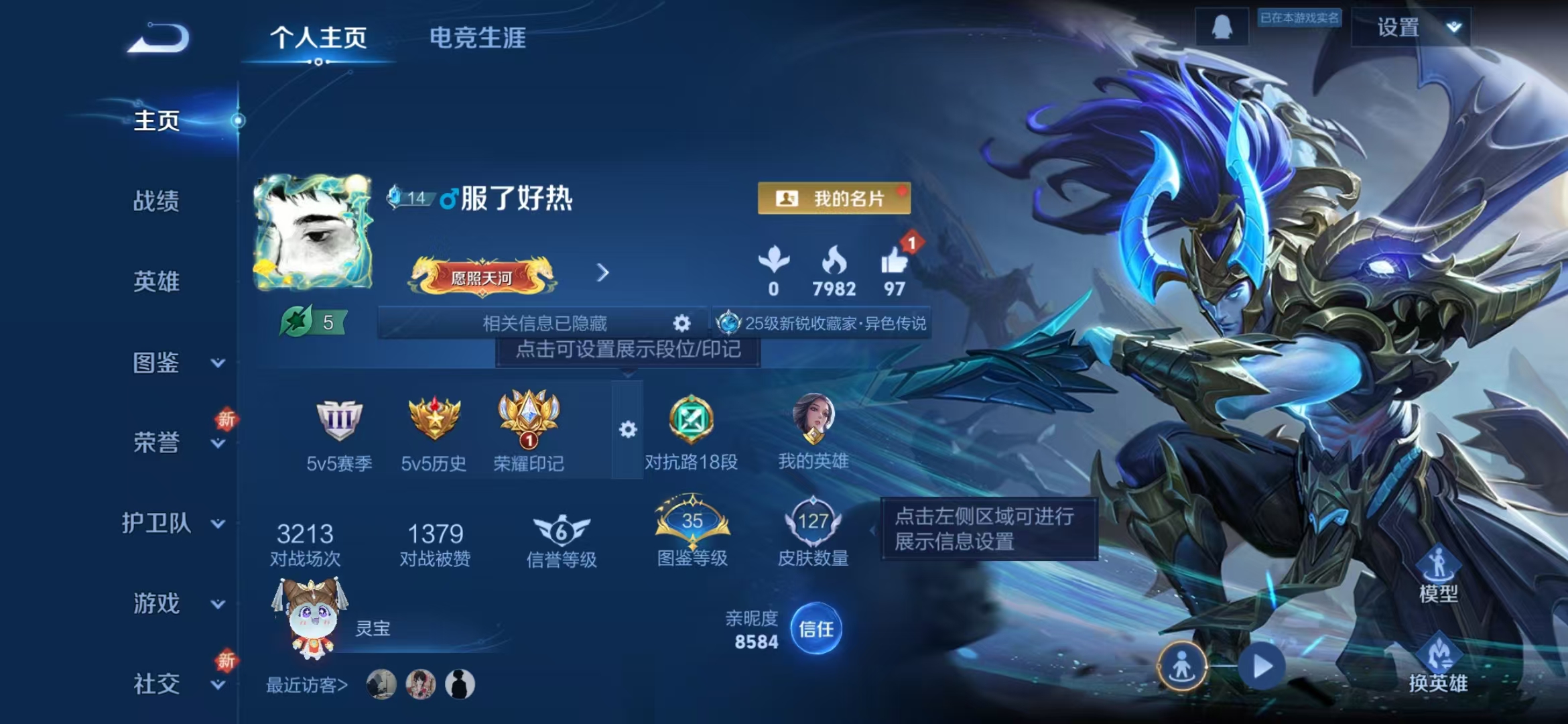
Task: Click gear beside 相关信息已隐藏 to unhide info
Action: [x=681, y=322]
